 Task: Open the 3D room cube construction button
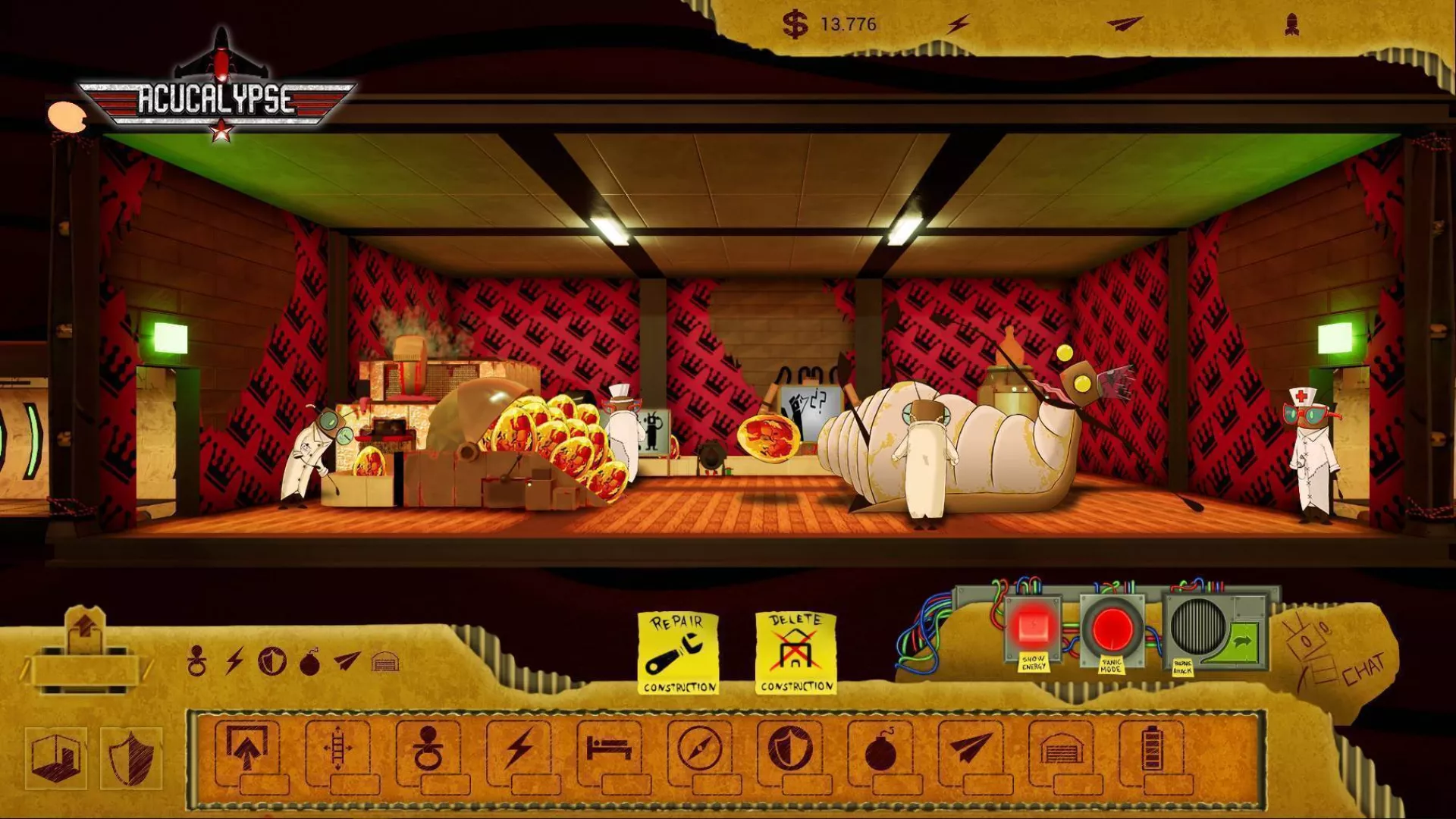(55, 758)
